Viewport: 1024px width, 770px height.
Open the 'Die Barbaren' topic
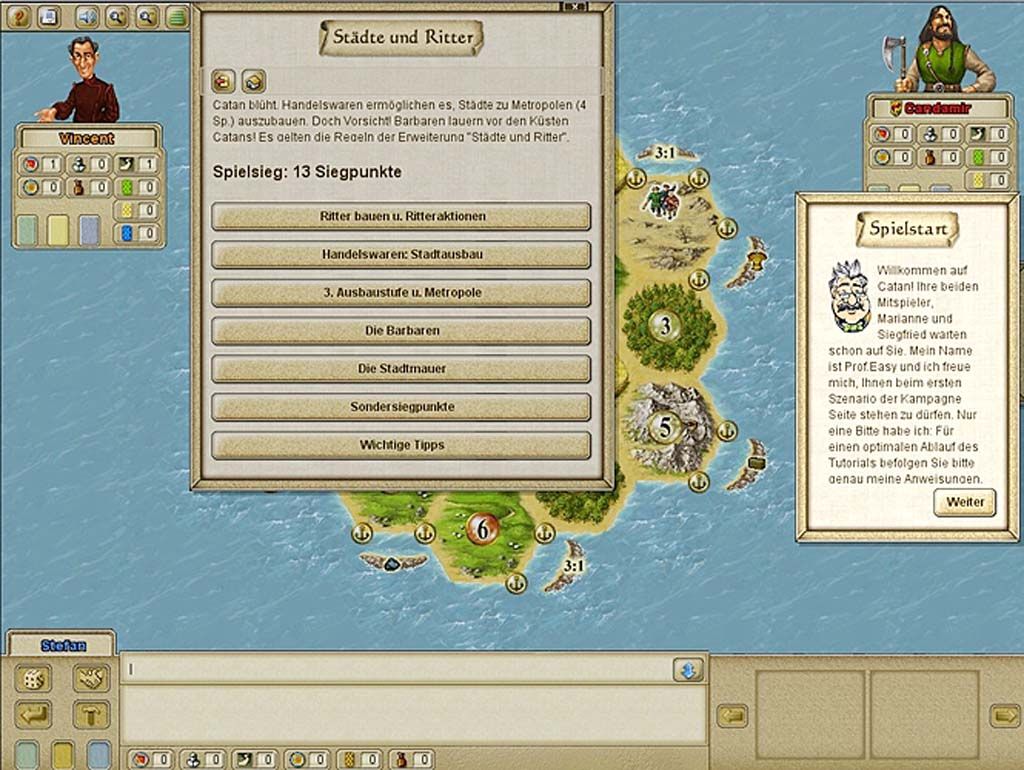pyautogui.click(x=401, y=330)
